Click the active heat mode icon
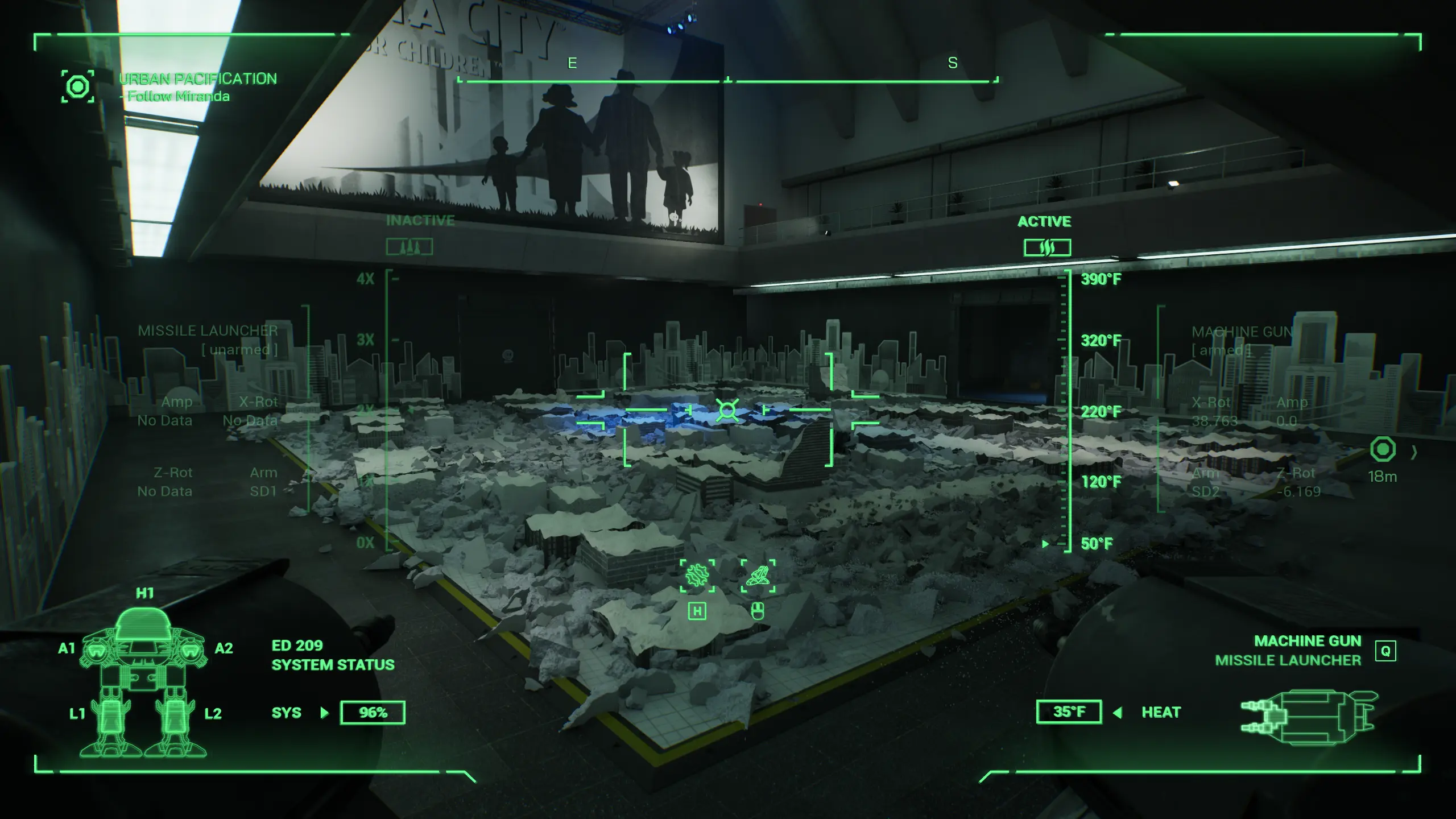The height and width of the screenshot is (819, 1456). point(1047,247)
